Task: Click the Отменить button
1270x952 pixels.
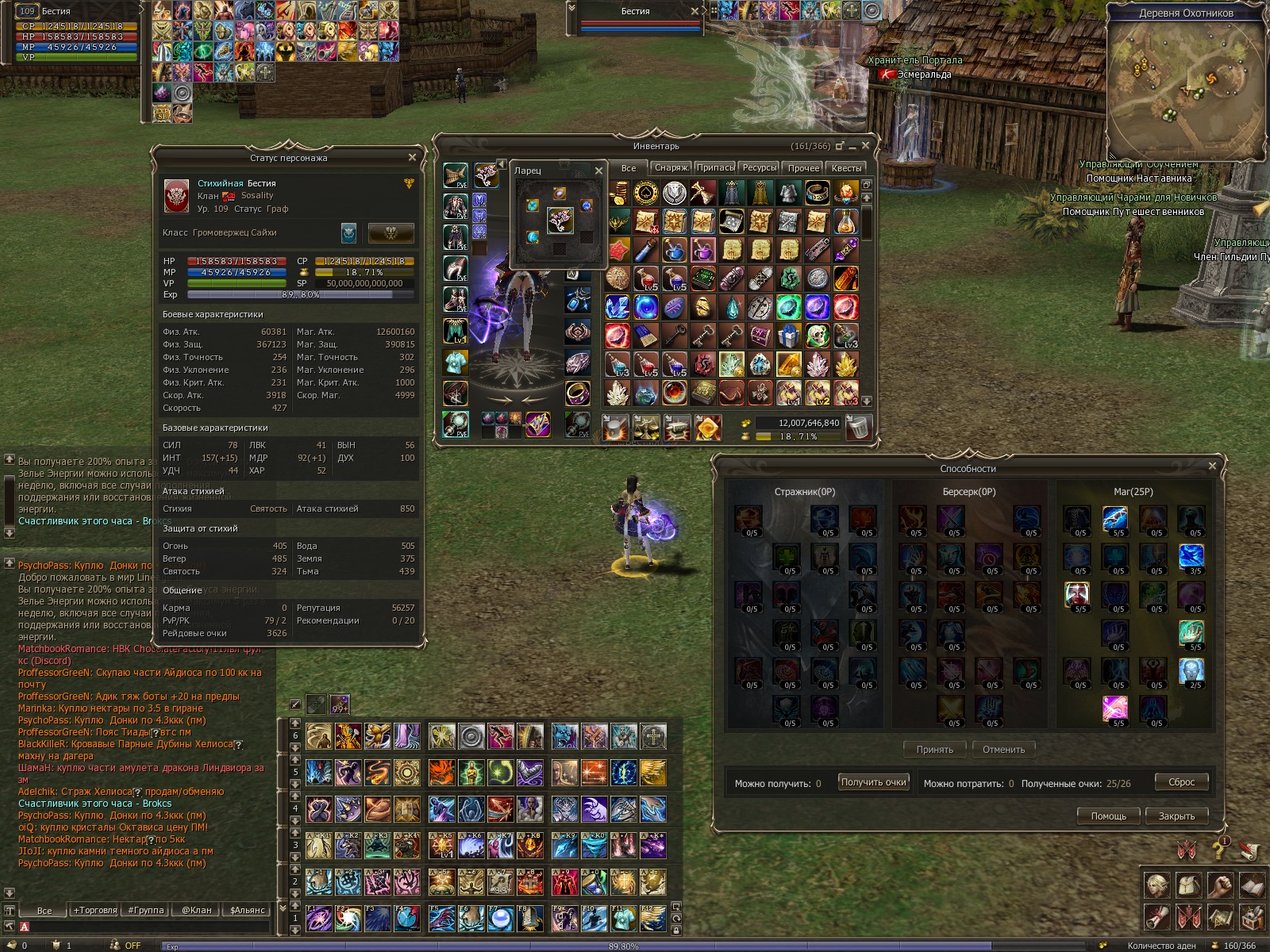Action: tap(1003, 750)
